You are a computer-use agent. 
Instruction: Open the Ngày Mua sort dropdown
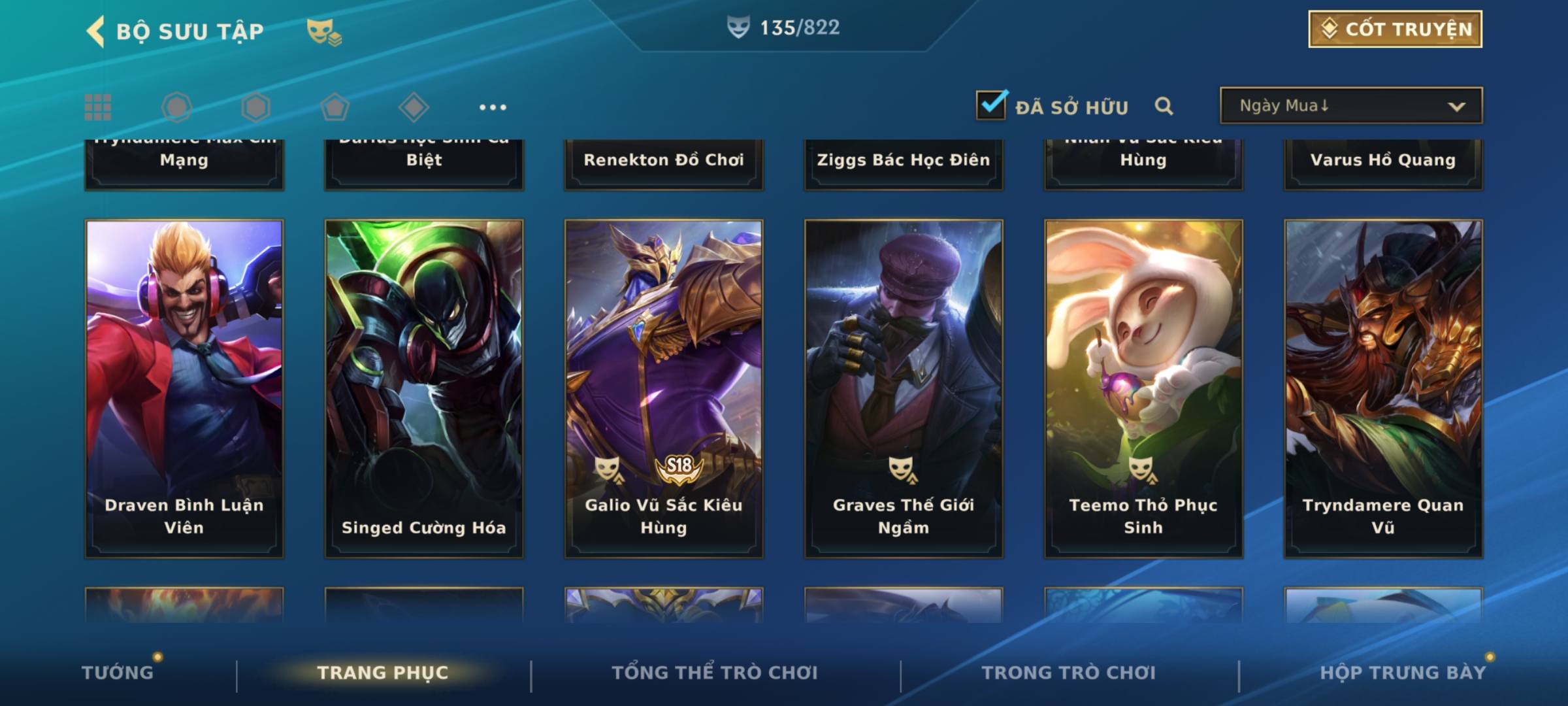coord(1350,106)
